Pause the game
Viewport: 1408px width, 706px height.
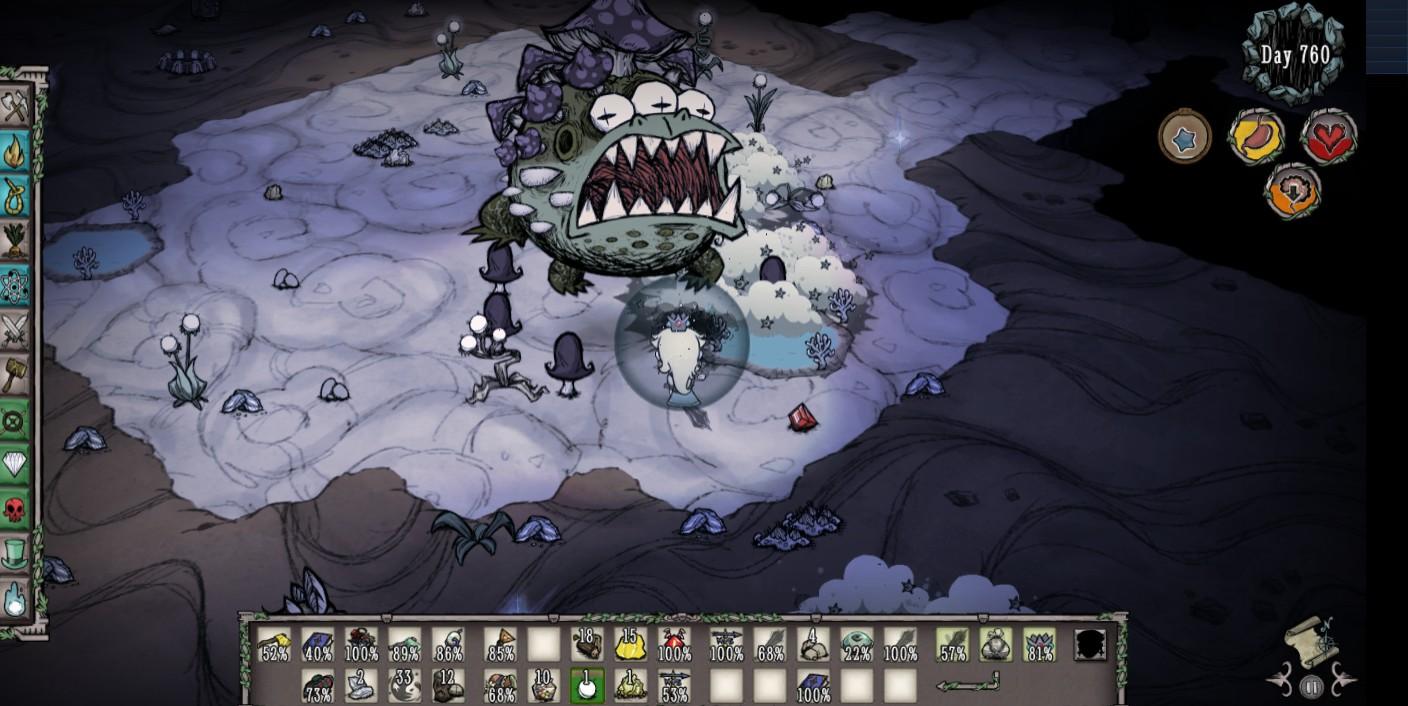tap(1311, 687)
